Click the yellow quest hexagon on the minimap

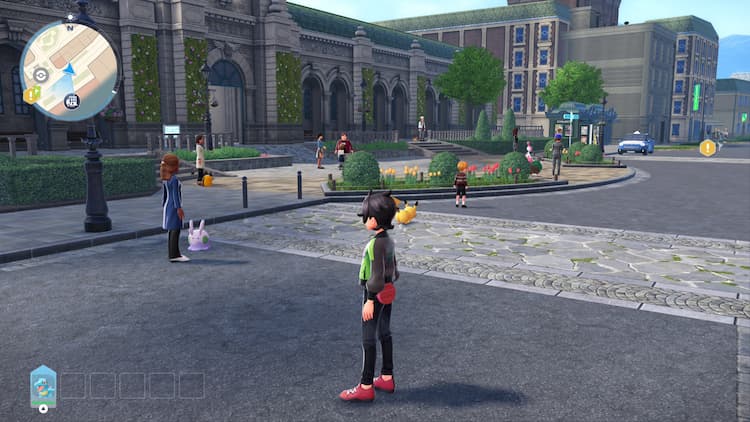pyautogui.click(x=32, y=94)
